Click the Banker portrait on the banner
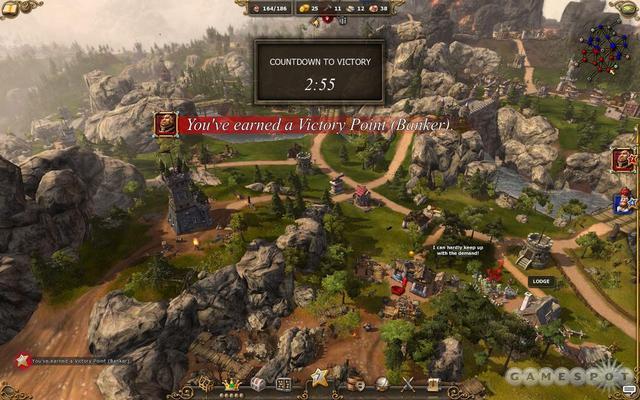This screenshot has width=640, height=400. tap(165, 124)
